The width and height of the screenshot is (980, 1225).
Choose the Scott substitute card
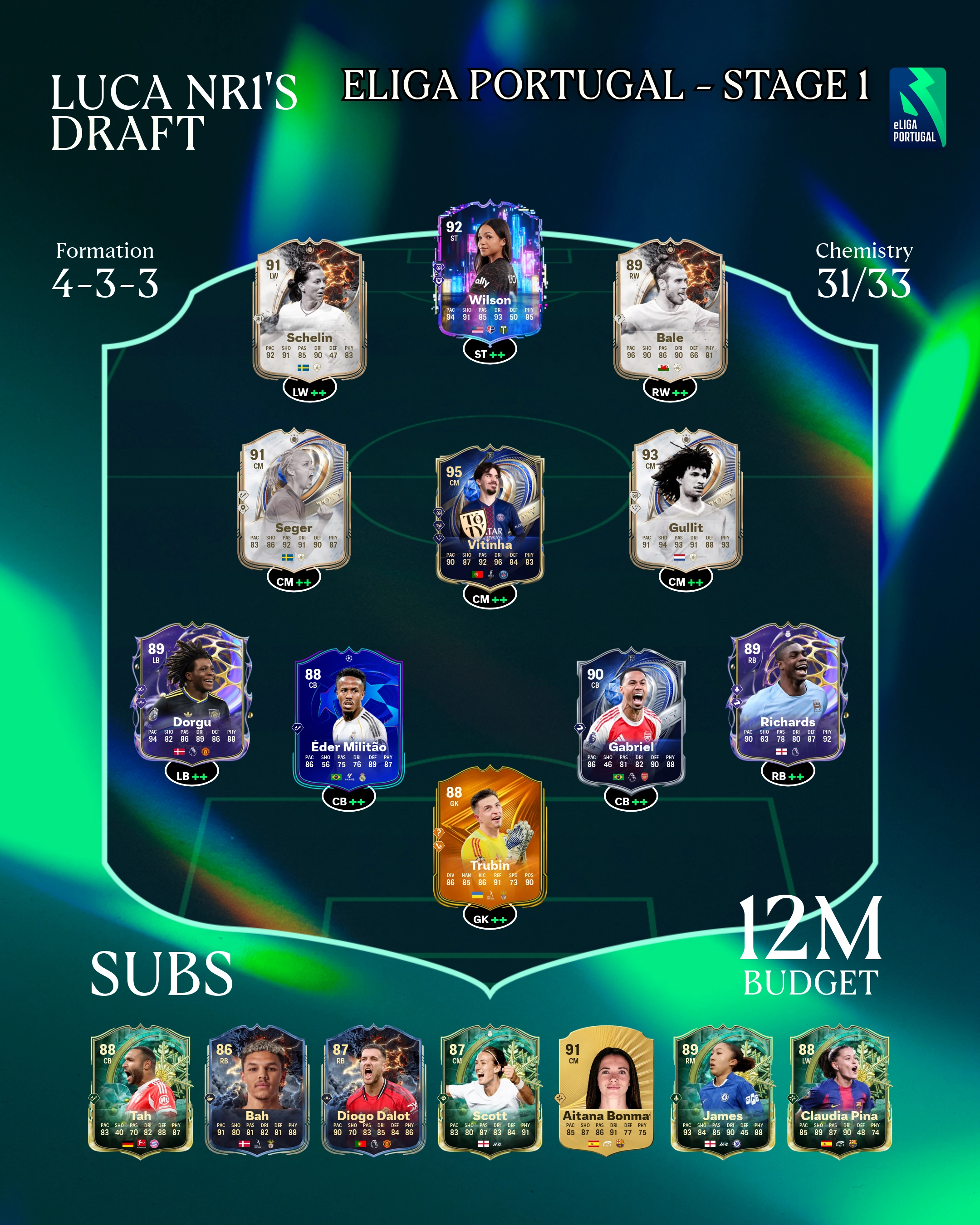(490, 1091)
